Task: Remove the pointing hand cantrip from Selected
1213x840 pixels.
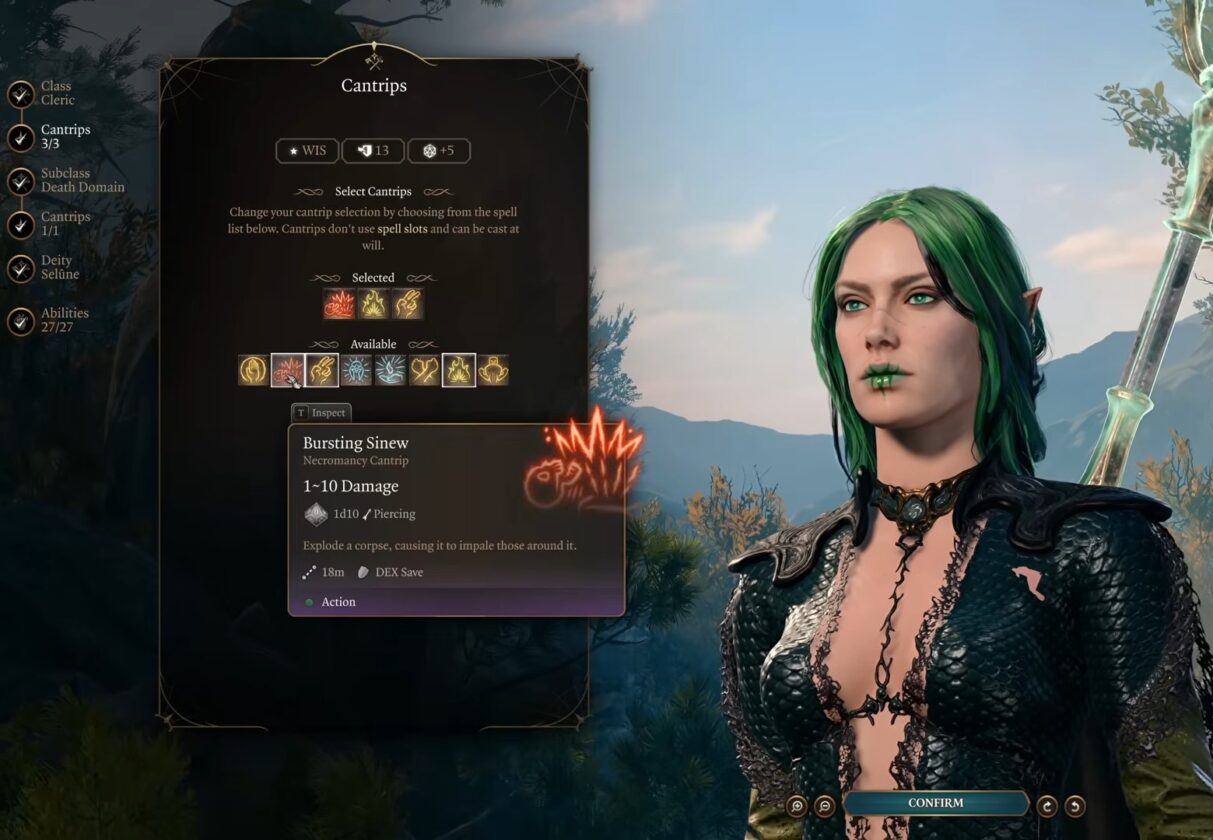Action: click(x=407, y=303)
